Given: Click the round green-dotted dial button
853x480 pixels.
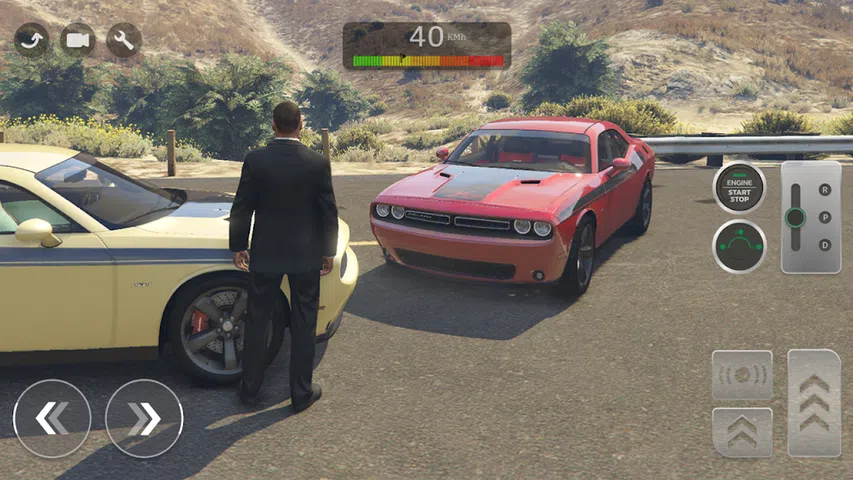Looking at the screenshot, I should pyautogui.click(x=739, y=246).
